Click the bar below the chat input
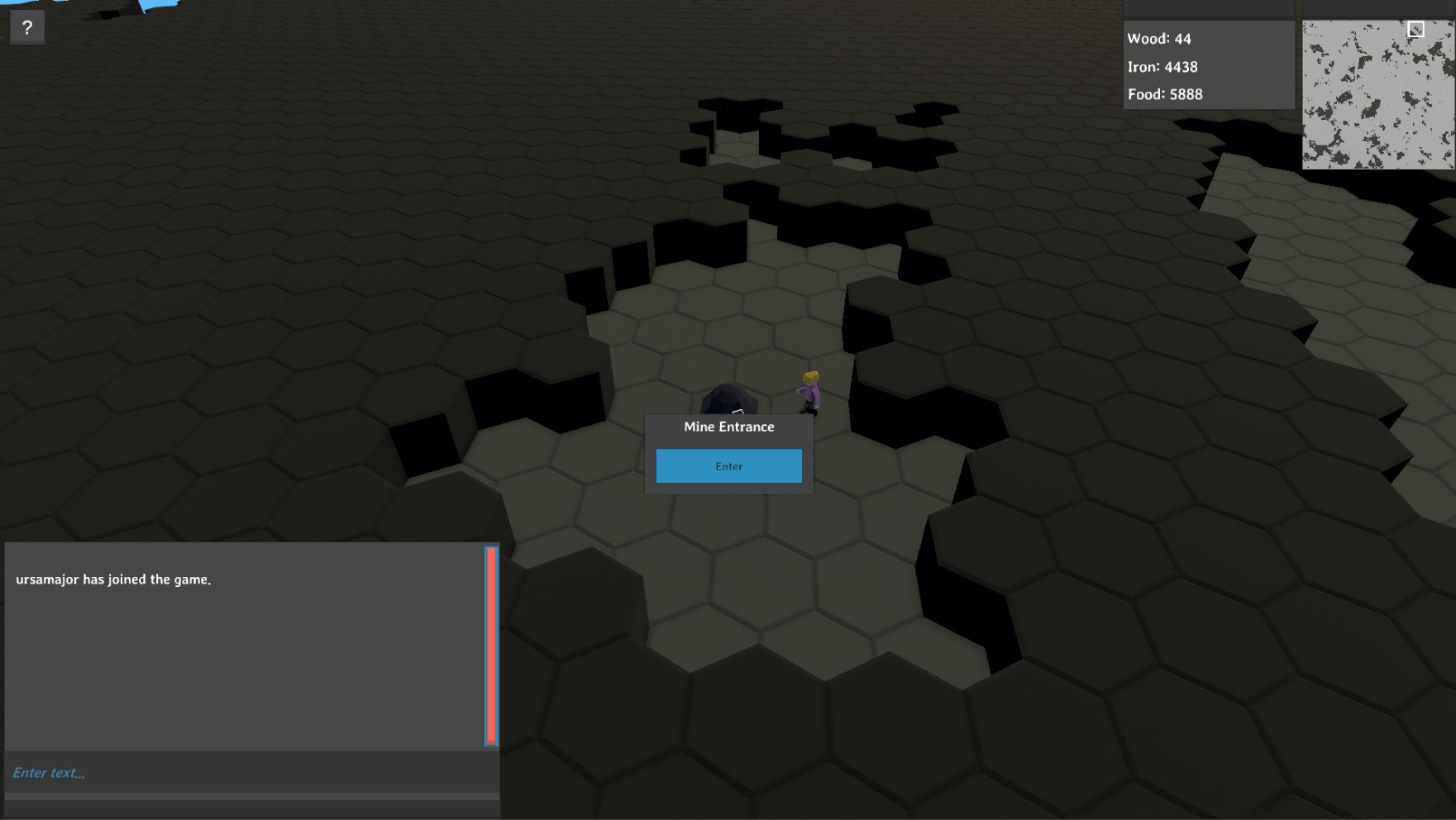This screenshot has height=820, width=1456. pyautogui.click(x=248, y=802)
